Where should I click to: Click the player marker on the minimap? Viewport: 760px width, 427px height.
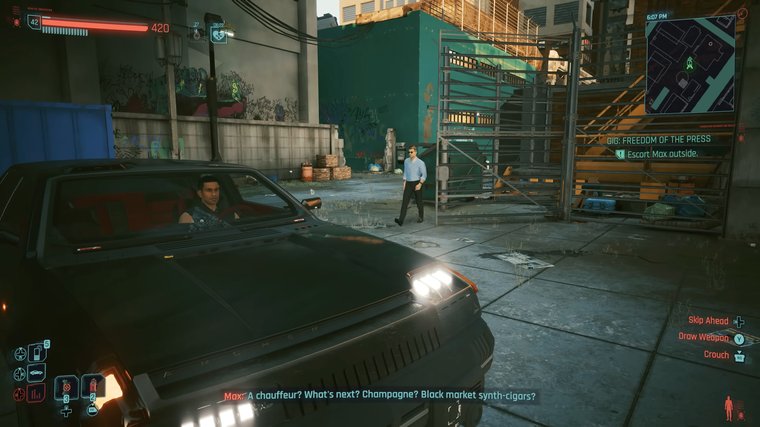(x=689, y=64)
